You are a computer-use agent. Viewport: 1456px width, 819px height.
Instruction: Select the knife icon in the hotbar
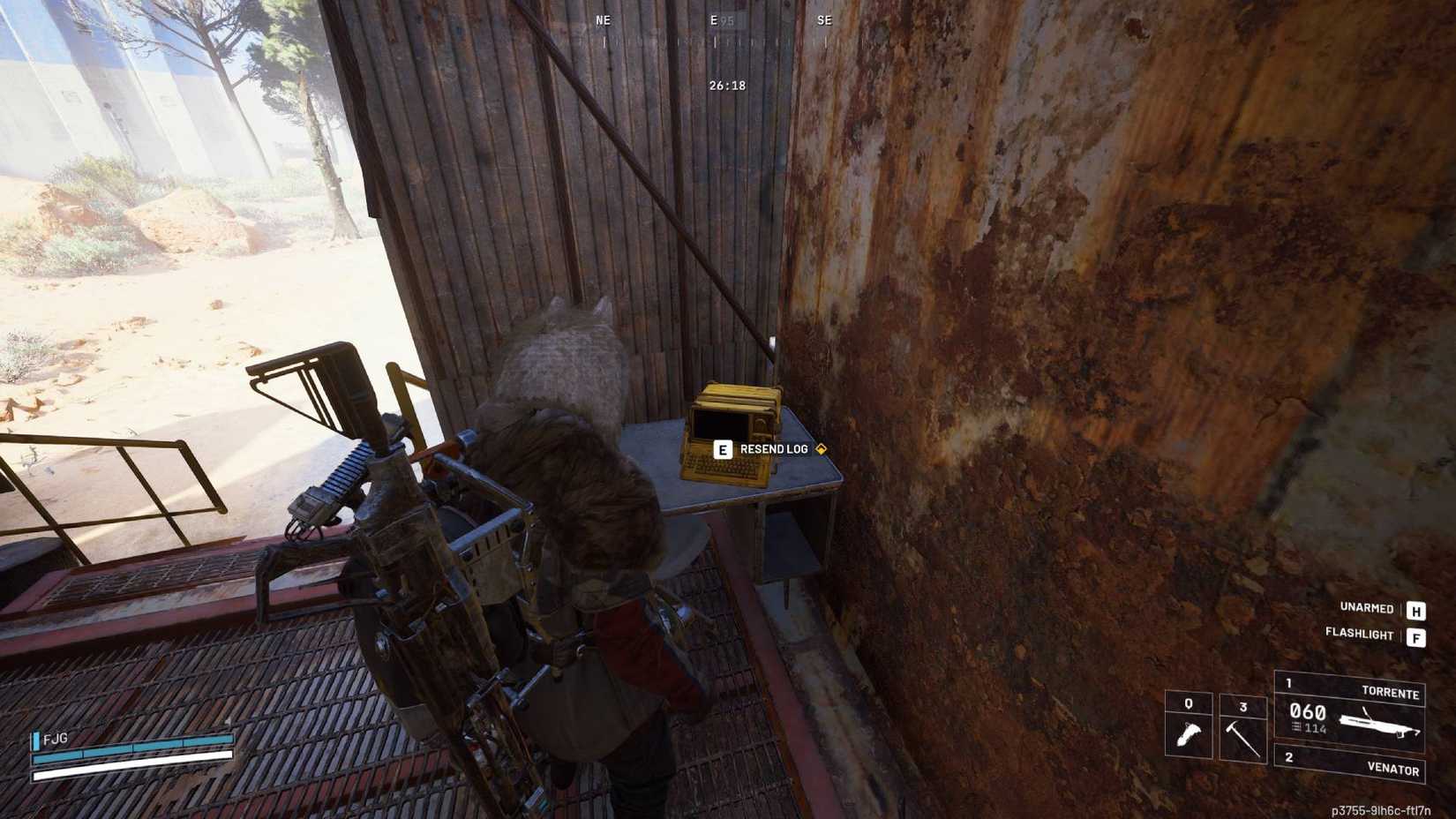coord(1190,734)
